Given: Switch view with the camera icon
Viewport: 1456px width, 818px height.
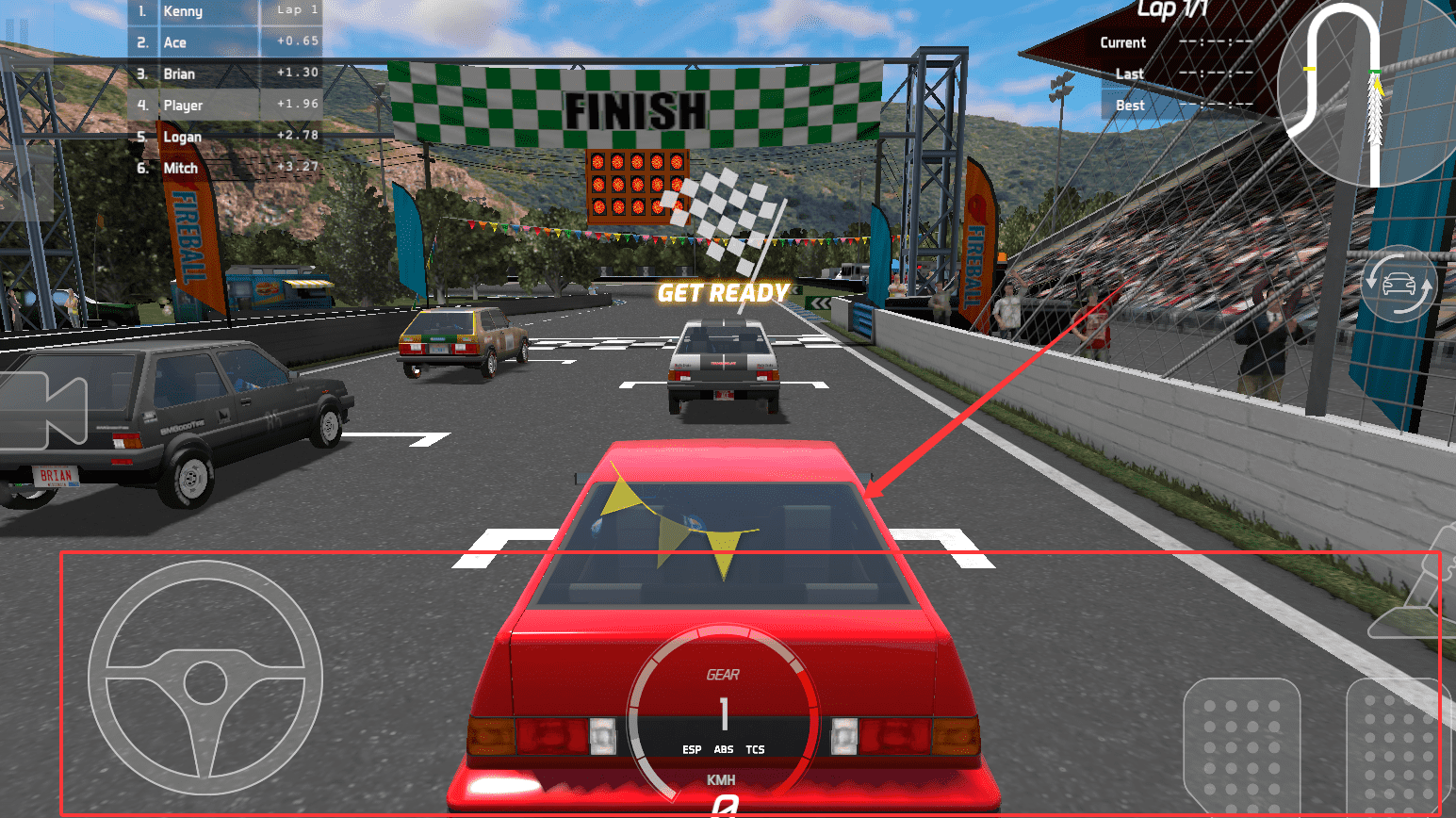Looking at the screenshot, I should pyautogui.click(x=42, y=411).
